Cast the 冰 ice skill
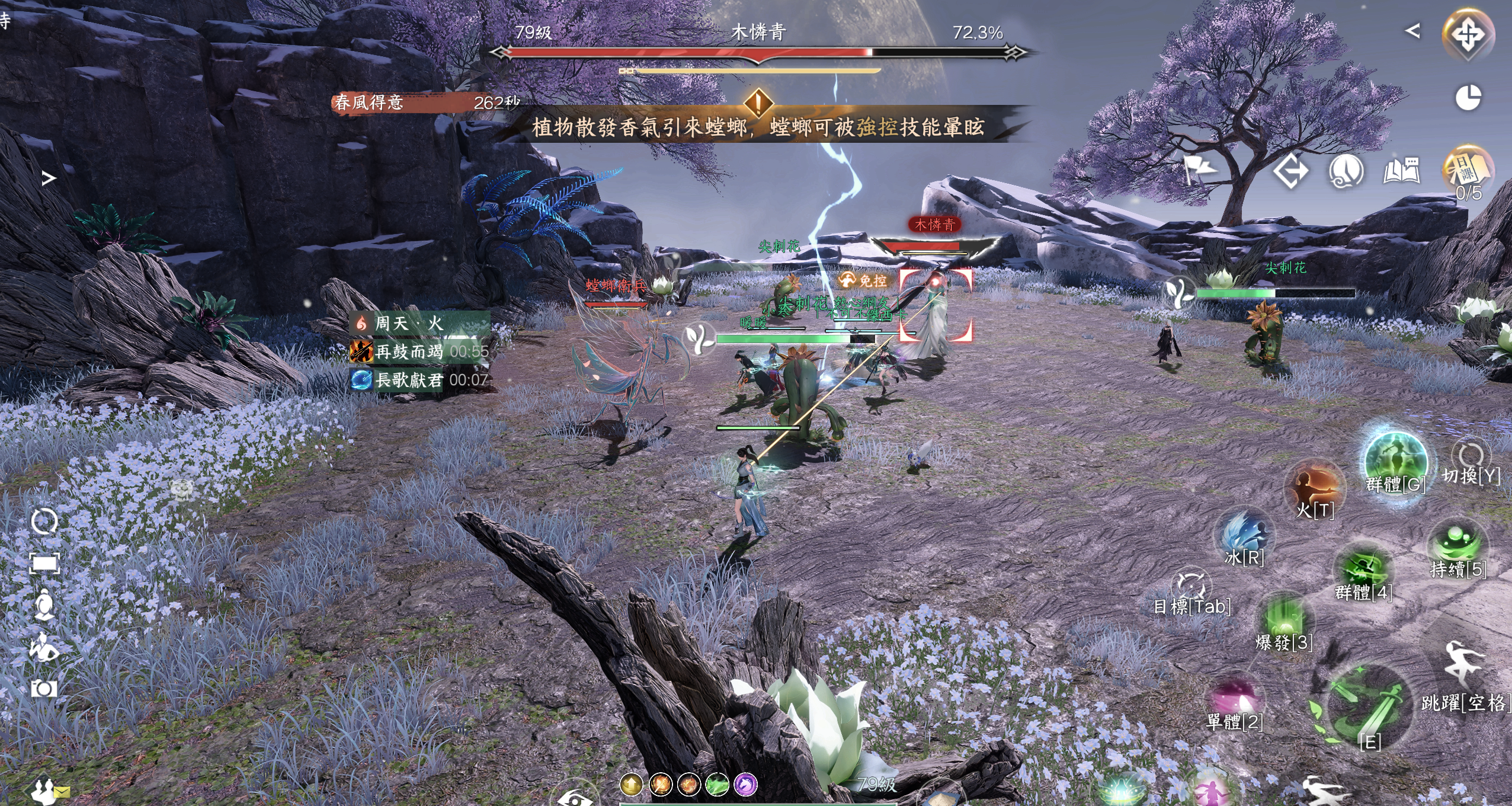1512x806 pixels. tap(1243, 535)
